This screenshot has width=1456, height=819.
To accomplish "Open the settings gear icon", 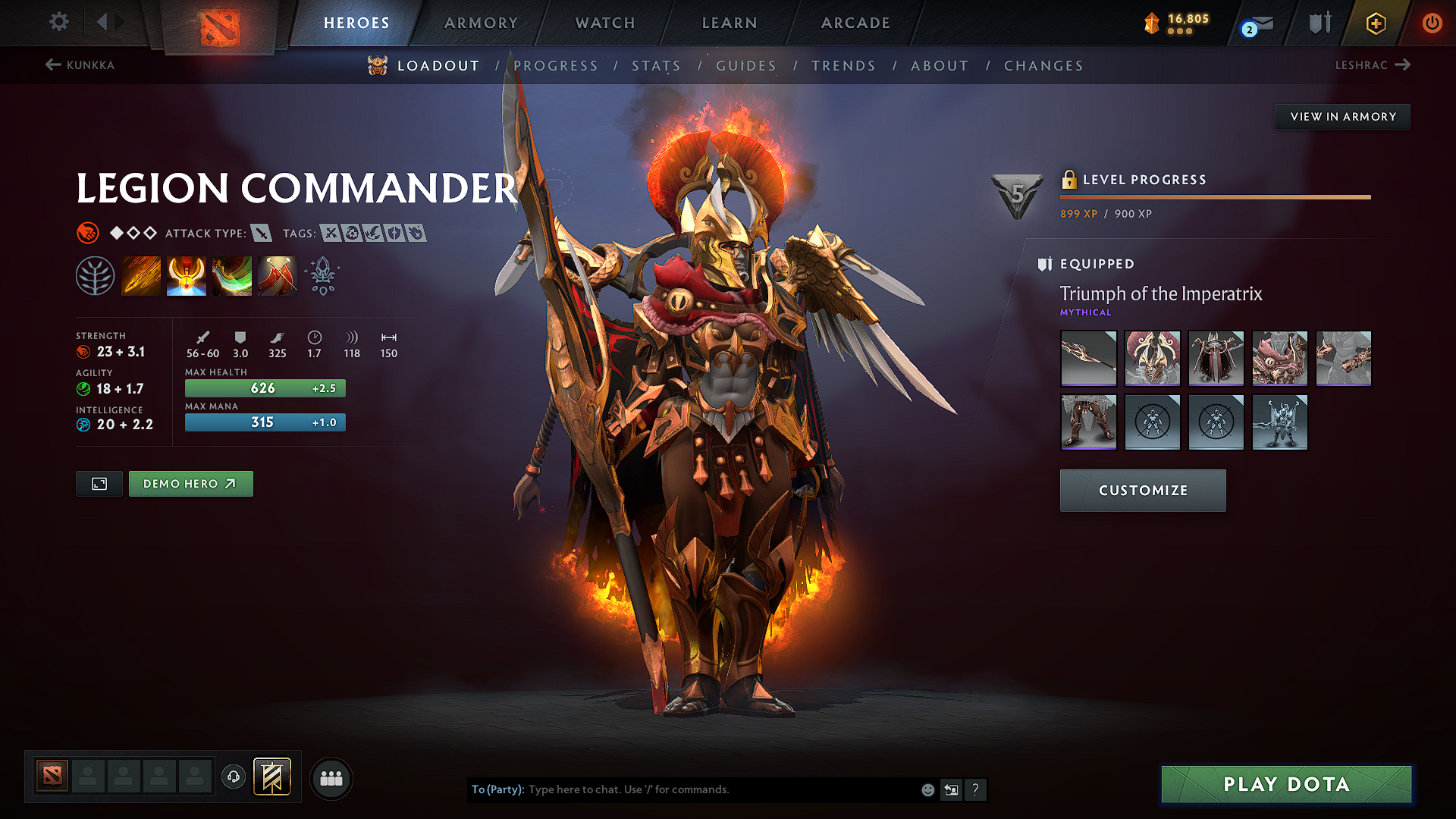I will pos(58,22).
